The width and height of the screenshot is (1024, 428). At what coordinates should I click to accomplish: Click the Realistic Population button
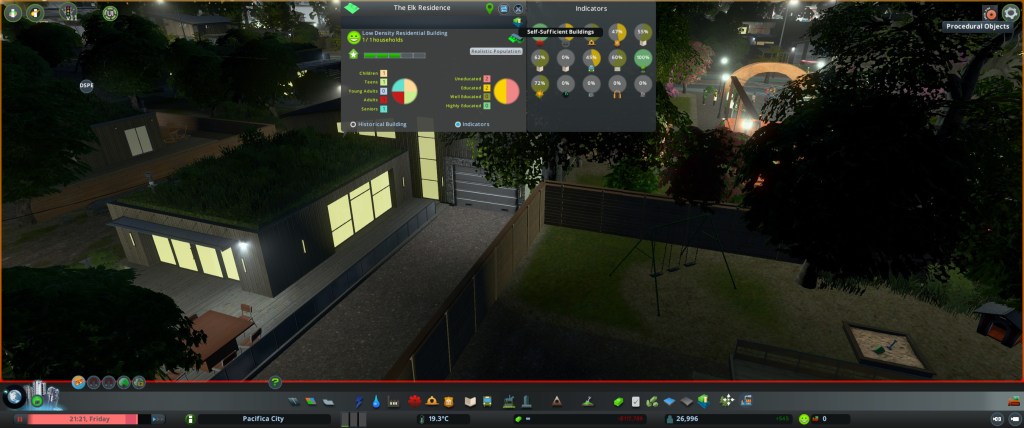pyautogui.click(x=495, y=51)
